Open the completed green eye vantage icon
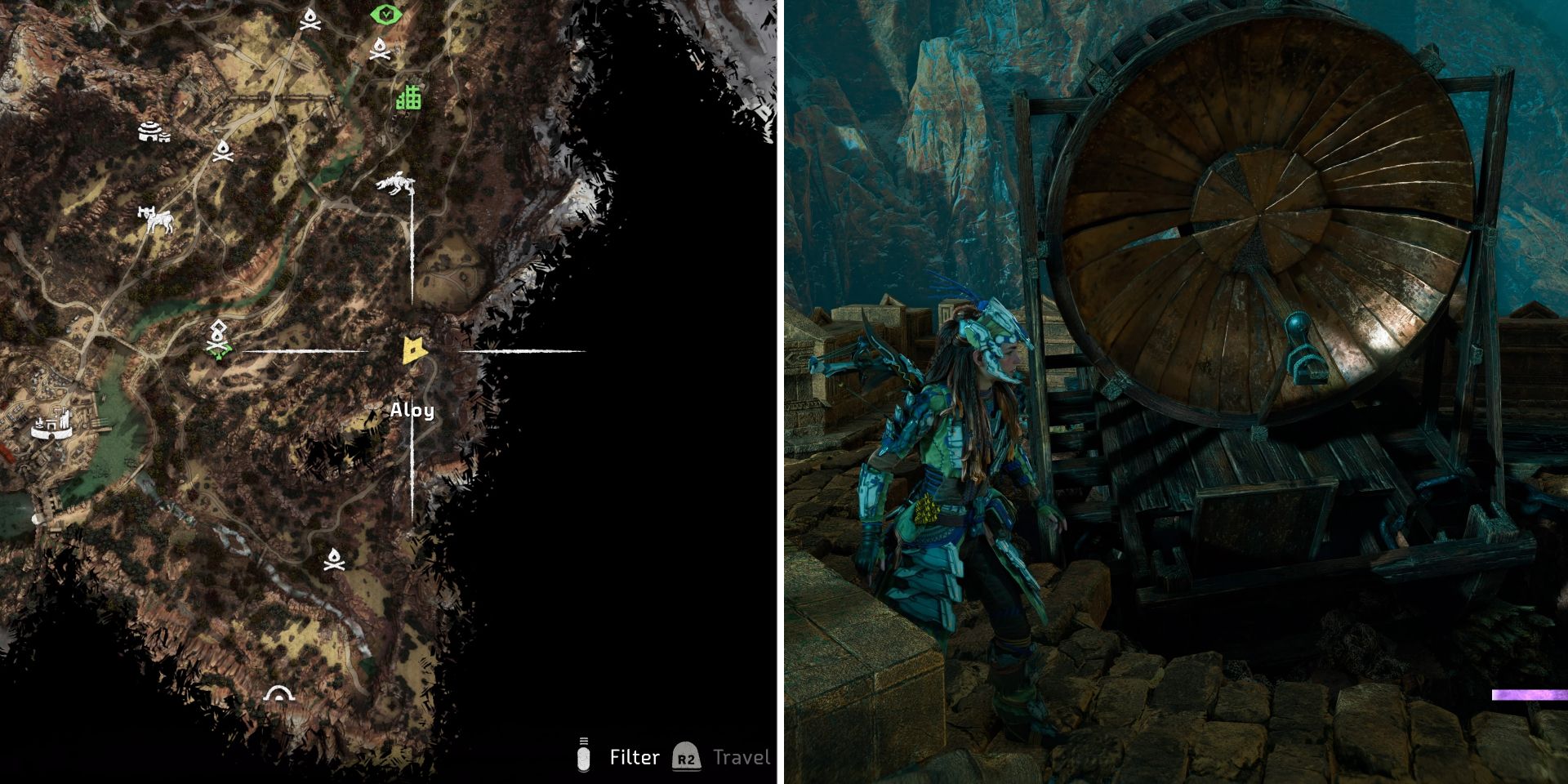Screen dimensions: 1568x784 point(385,12)
